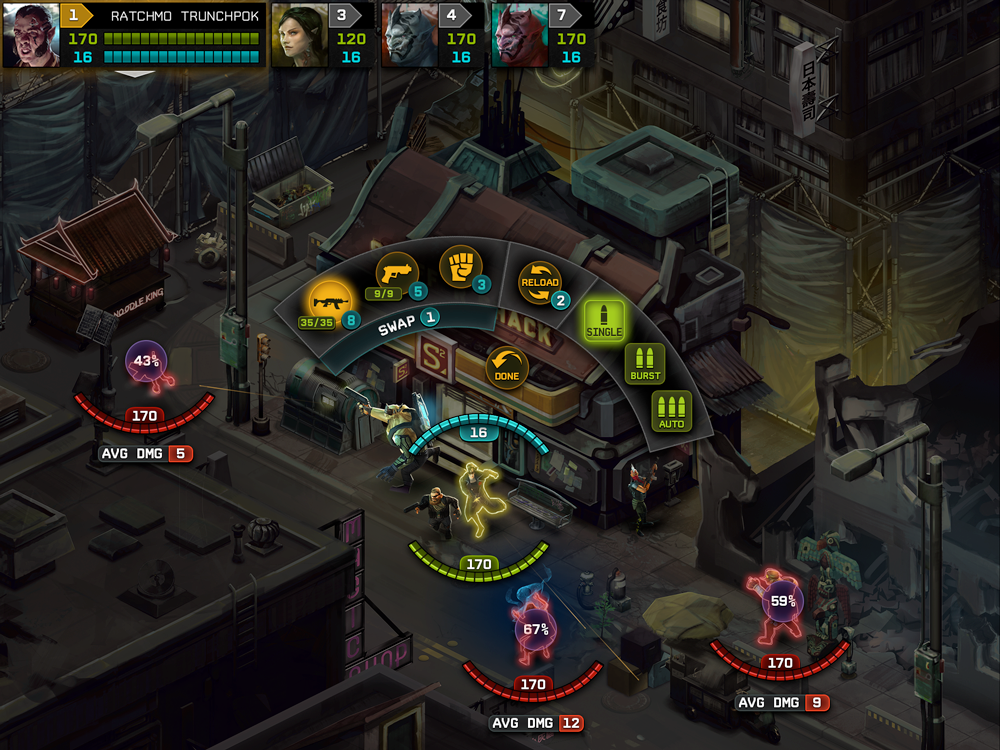Target the enemy with 59% hit chance
Viewport: 1000px width, 750px height.
[782, 602]
